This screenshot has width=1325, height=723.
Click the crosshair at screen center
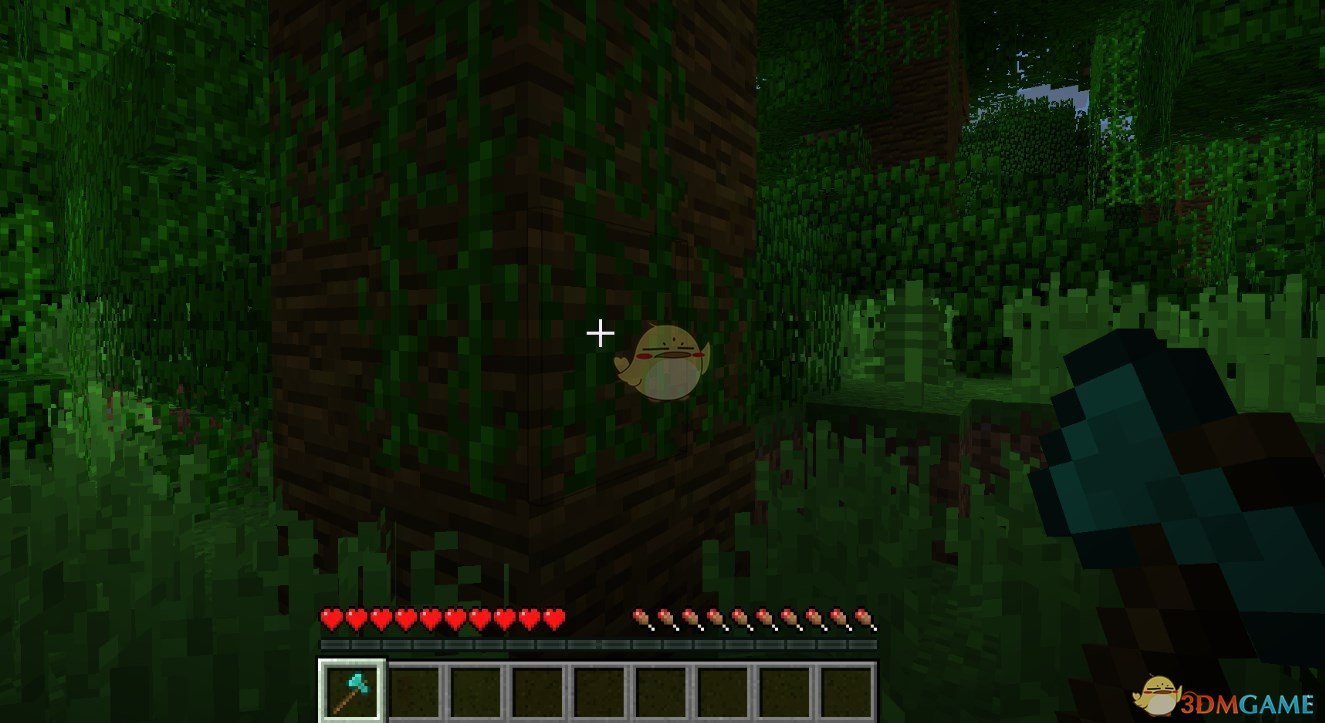click(601, 331)
